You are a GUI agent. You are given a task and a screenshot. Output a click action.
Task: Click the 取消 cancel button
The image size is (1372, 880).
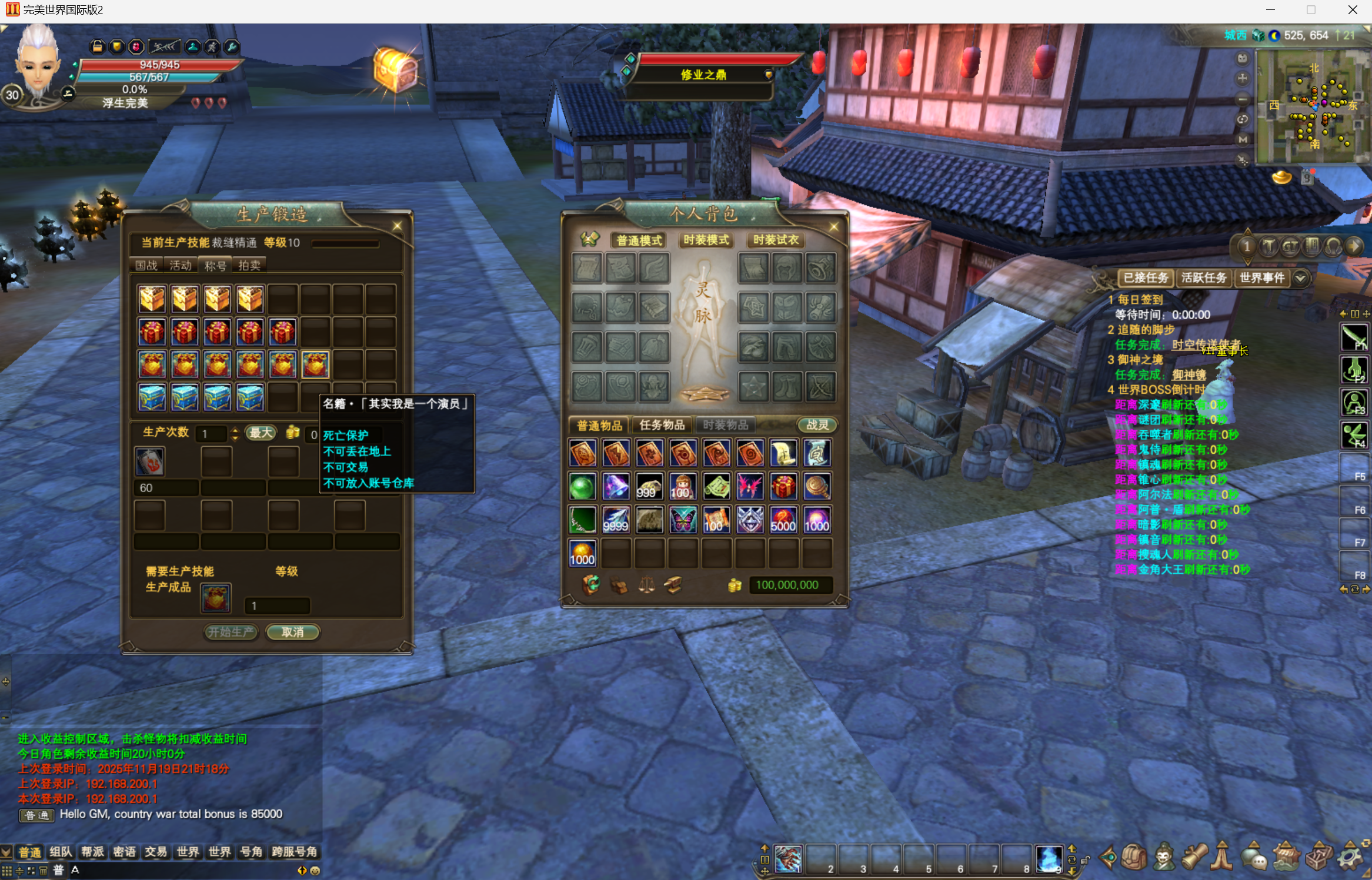[x=292, y=632]
